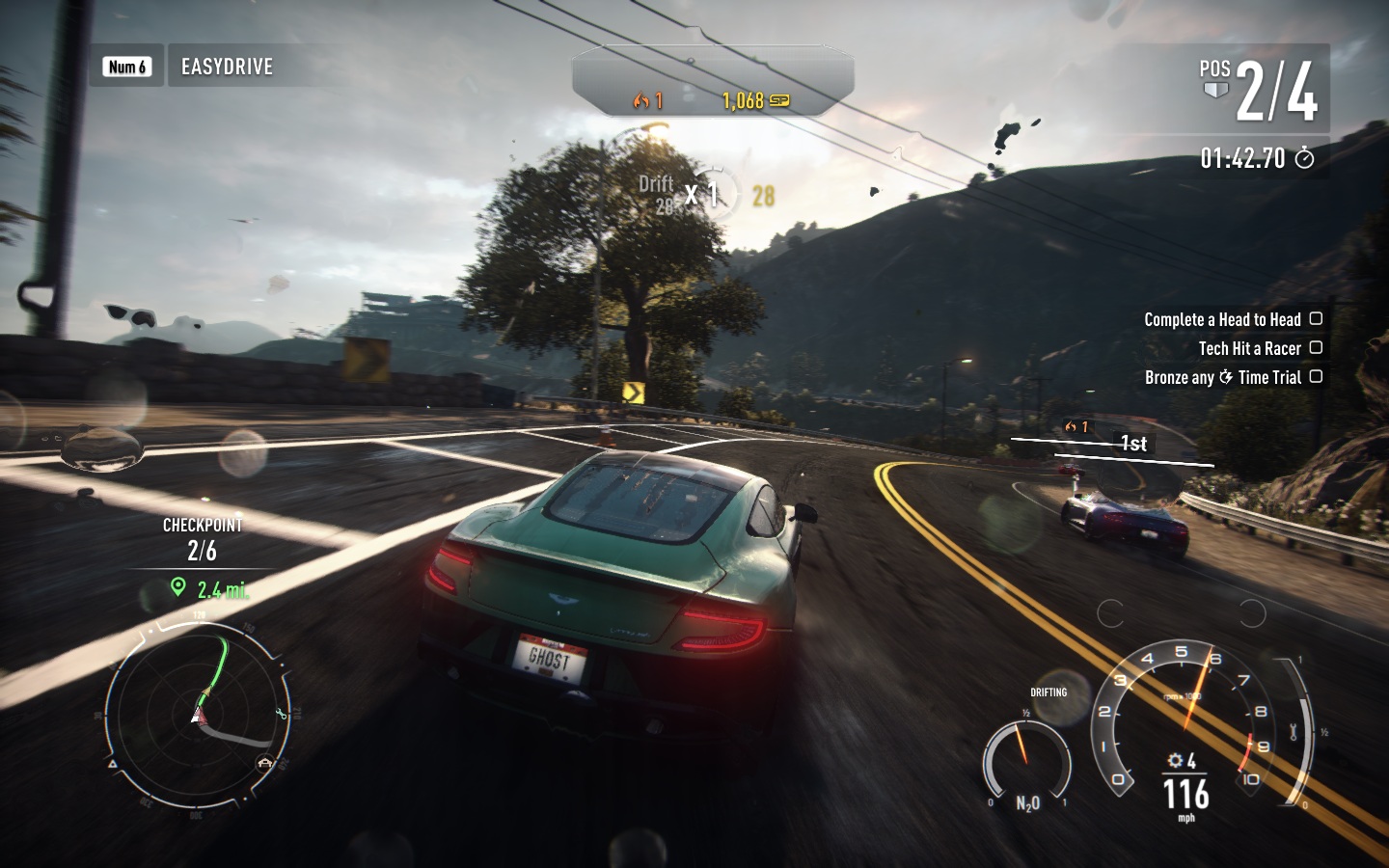
Task: Click the 1st place rival marker
Action: [x=1132, y=443]
